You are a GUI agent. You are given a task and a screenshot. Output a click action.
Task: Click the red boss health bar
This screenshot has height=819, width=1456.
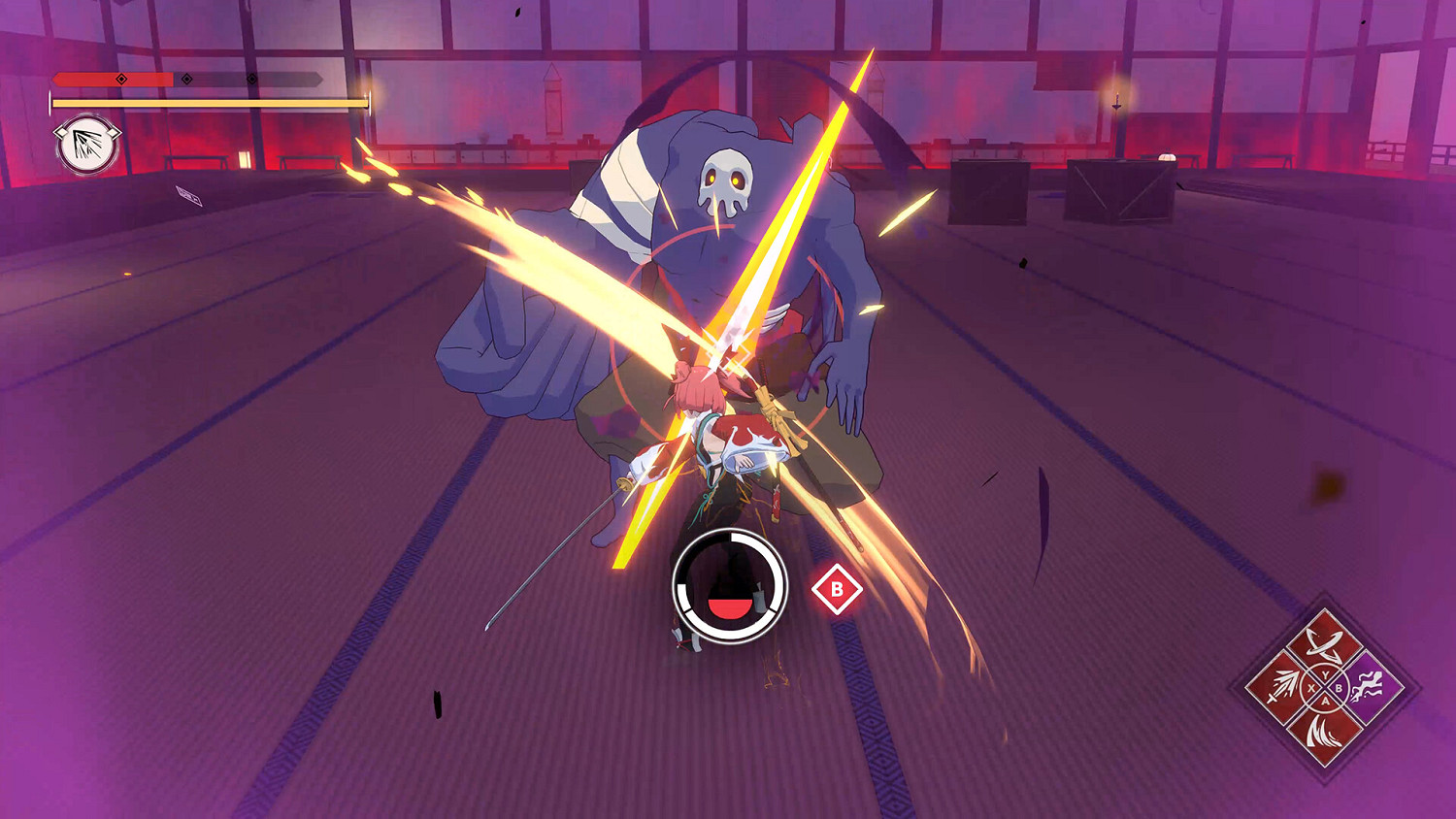point(107,79)
